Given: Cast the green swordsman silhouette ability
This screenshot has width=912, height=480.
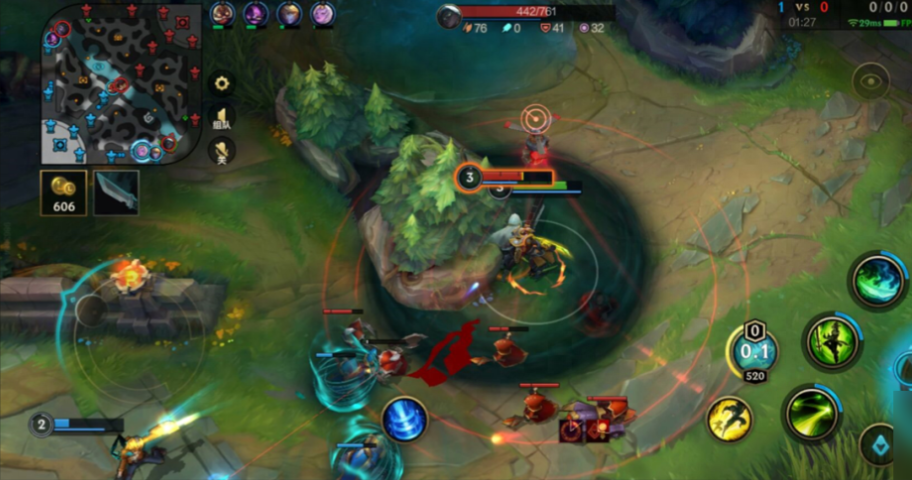Looking at the screenshot, I should (x=831, y=343).
